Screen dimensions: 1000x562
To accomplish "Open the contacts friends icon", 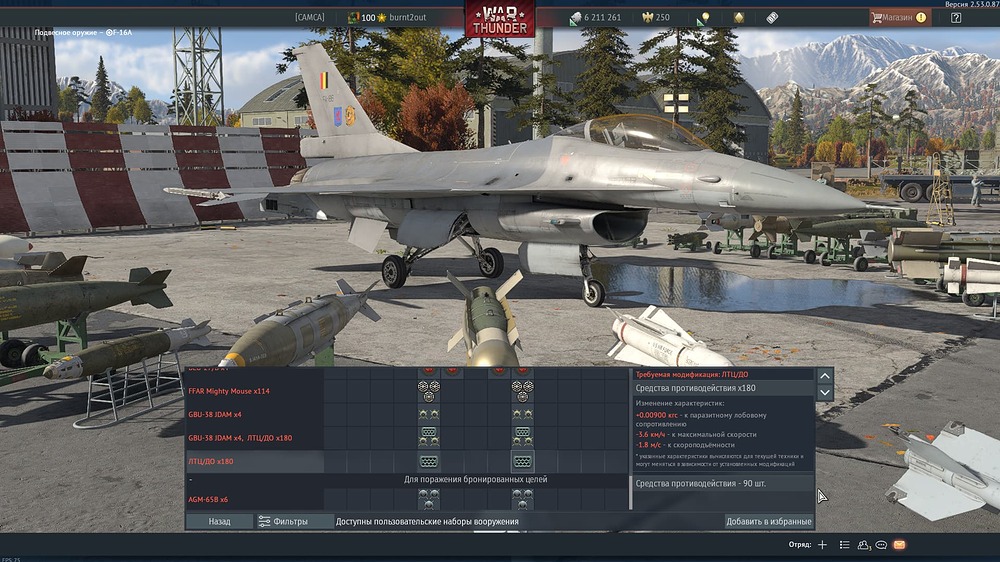I will tap(863, 545).
